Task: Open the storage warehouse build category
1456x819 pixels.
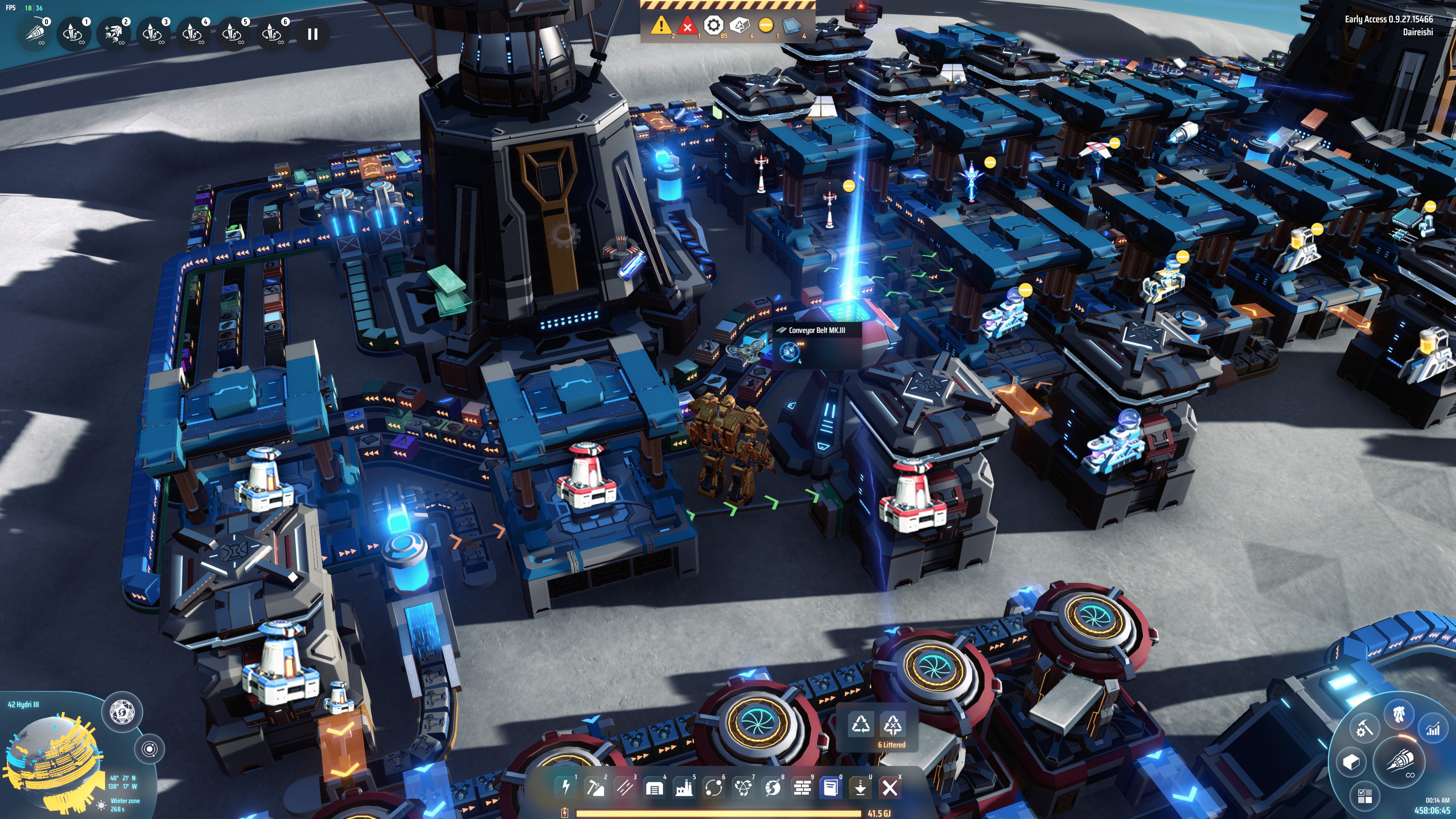Action: (654, 787)
